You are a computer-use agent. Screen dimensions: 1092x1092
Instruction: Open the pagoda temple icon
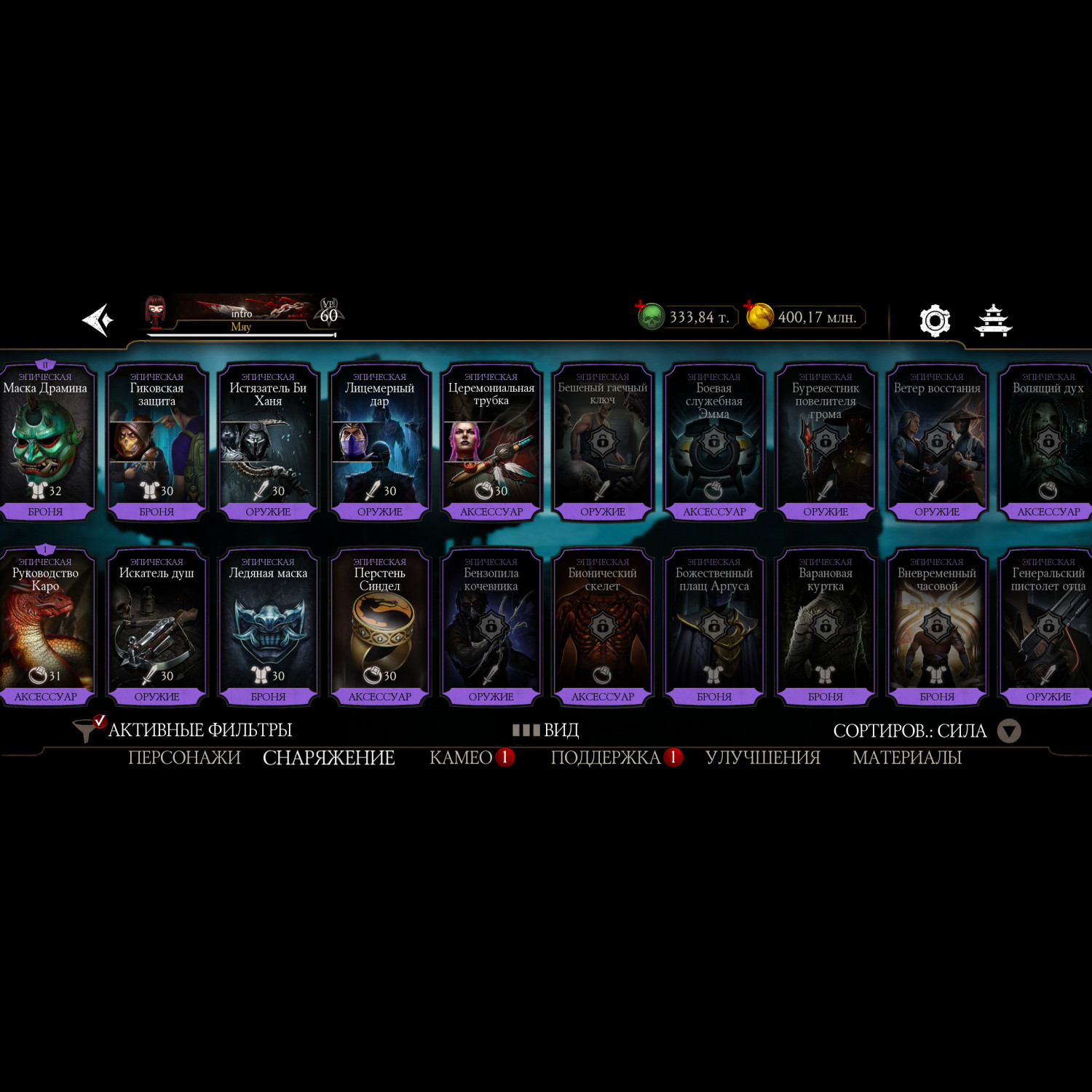[x=994, y=320]
